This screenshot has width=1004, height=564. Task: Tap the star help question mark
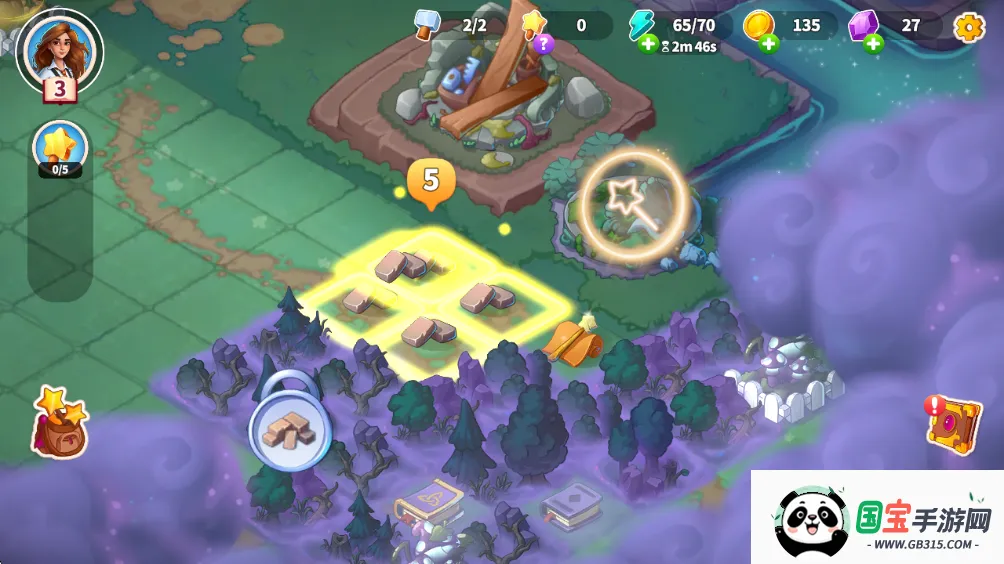tap(543, 43)
